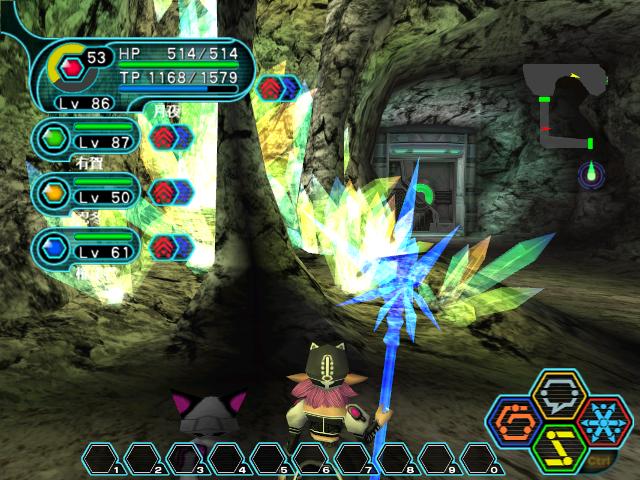Use the yellow green-bordered action hexagon
This screenshot has width=640, height=480.
(559, 444)
